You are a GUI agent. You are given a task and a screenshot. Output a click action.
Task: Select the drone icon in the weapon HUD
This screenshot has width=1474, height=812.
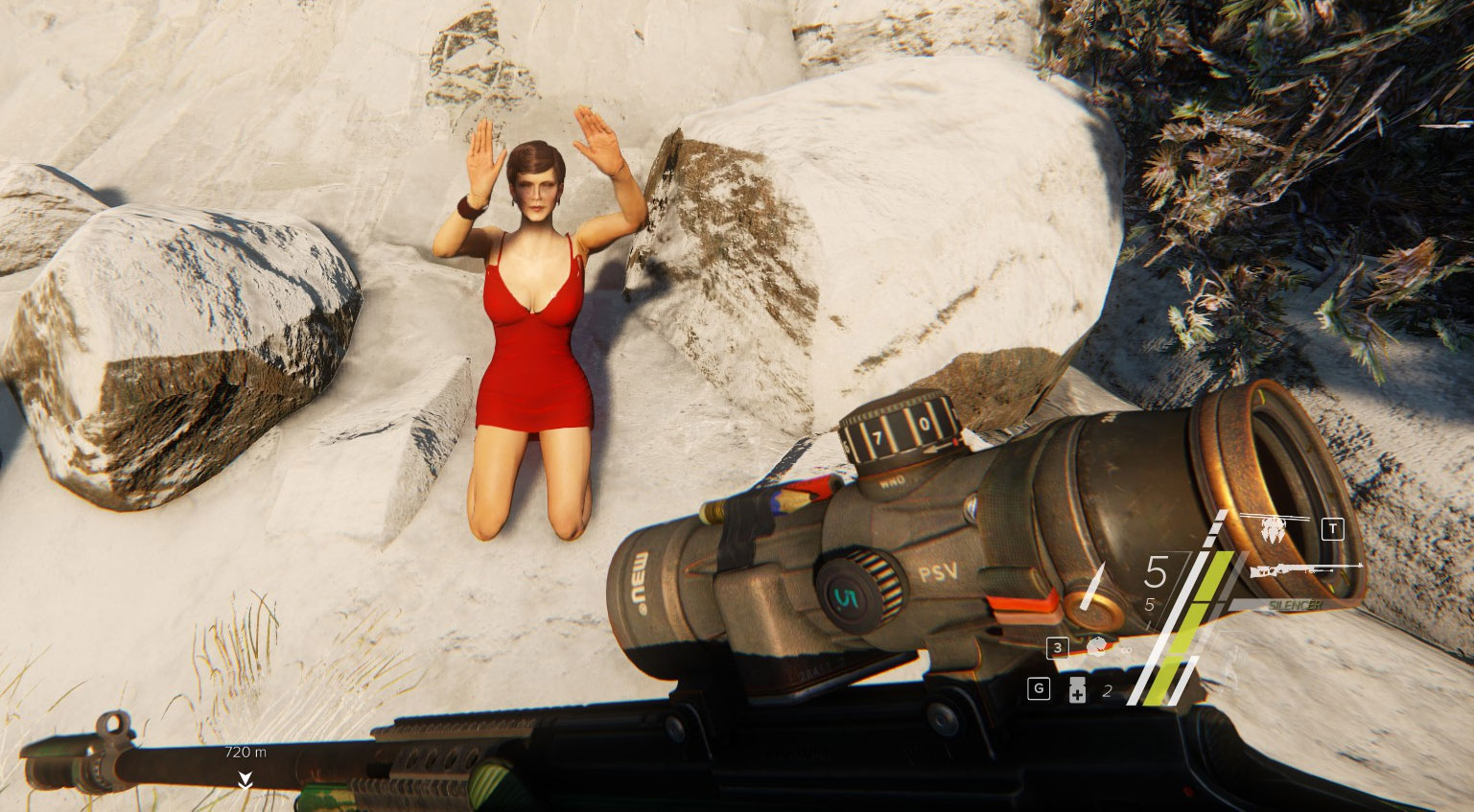[x=1275, y=528]
